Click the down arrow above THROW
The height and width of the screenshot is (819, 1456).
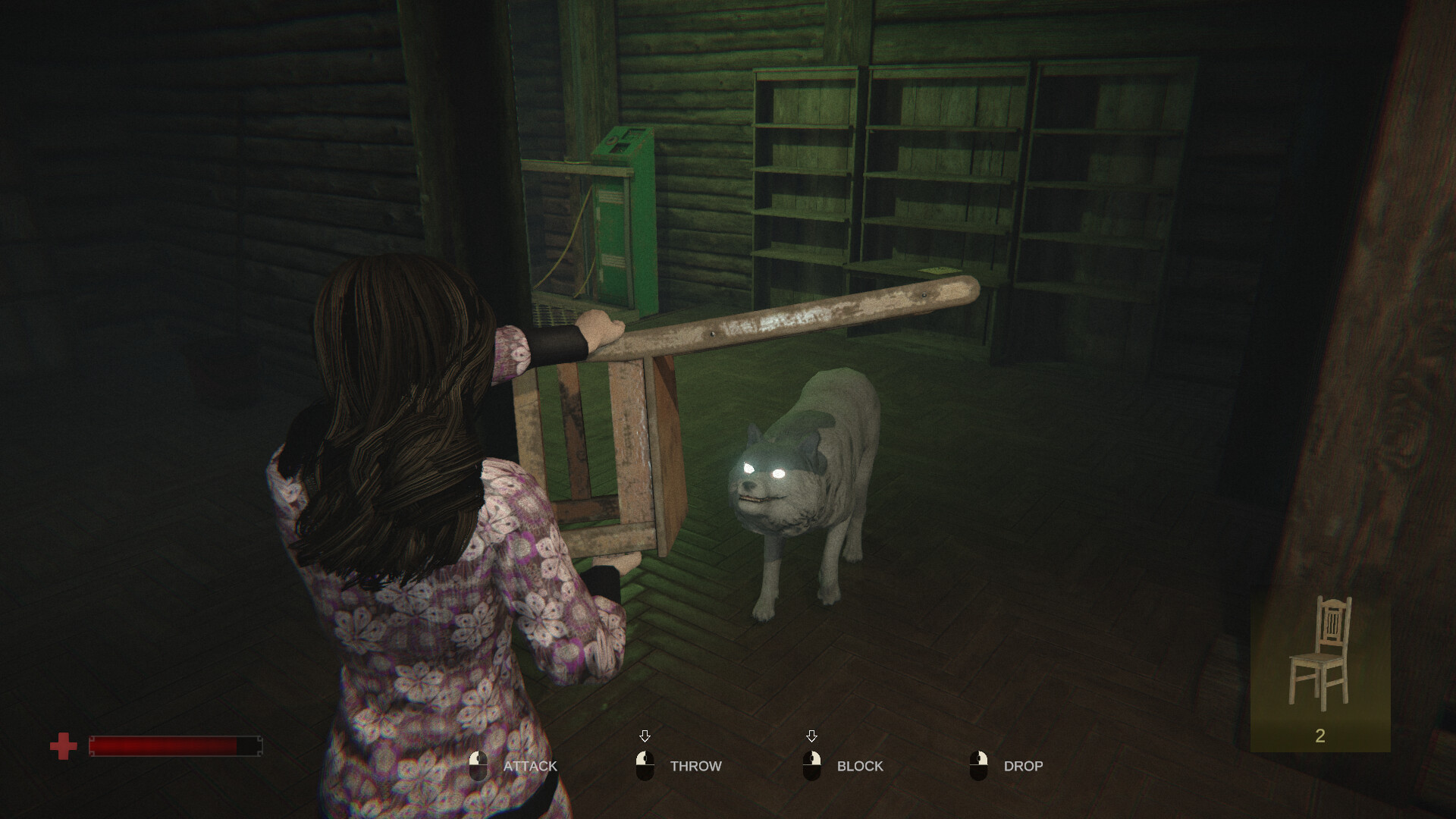tap(646, 734)
